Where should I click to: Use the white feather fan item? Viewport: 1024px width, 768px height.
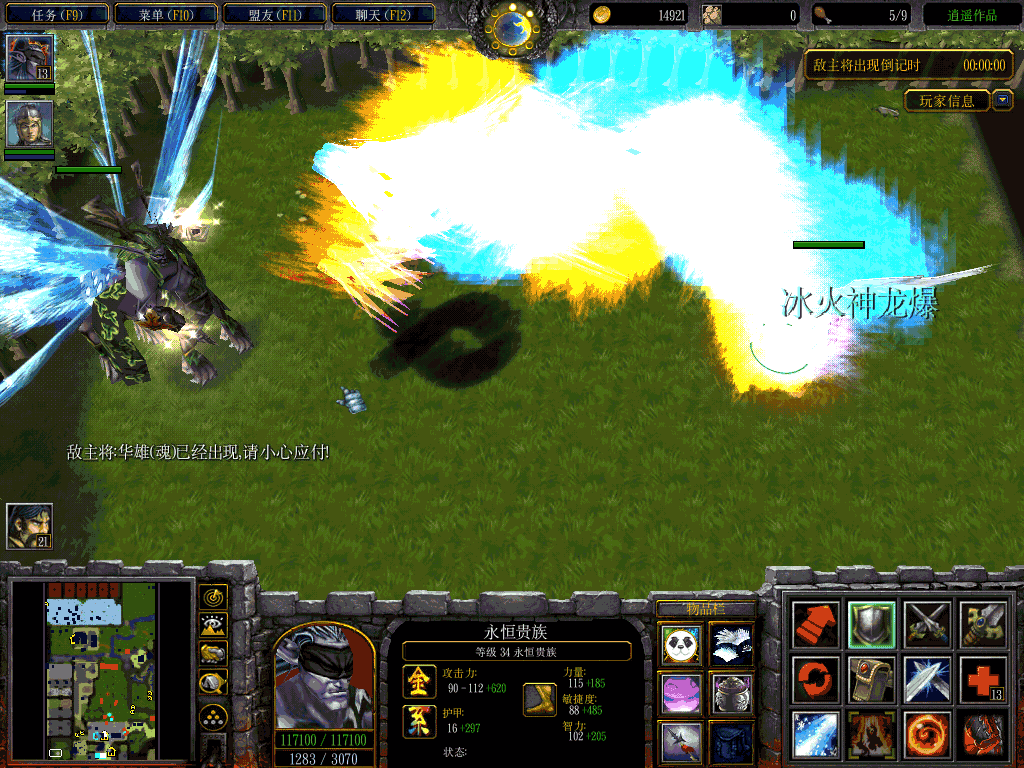[732, 644]
